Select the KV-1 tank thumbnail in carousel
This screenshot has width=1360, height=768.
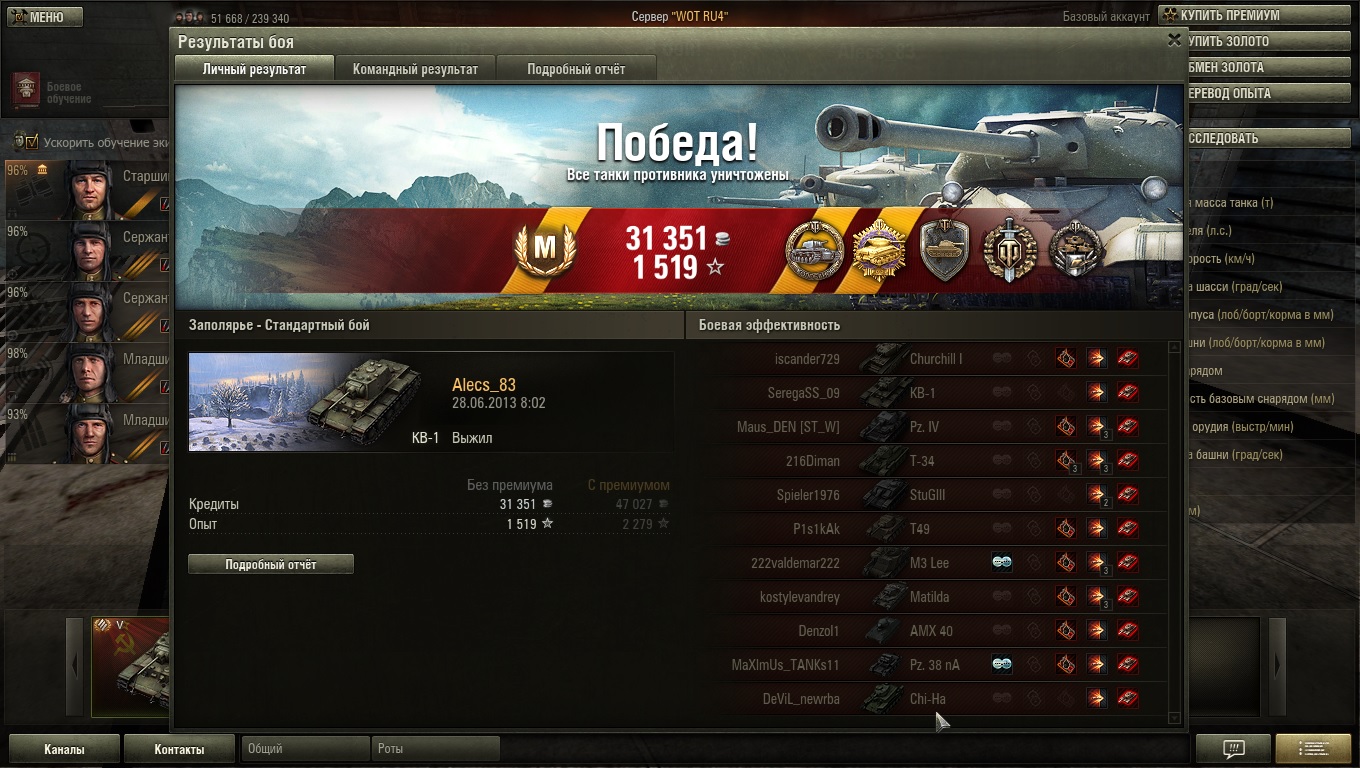click(x=130, y=667)
